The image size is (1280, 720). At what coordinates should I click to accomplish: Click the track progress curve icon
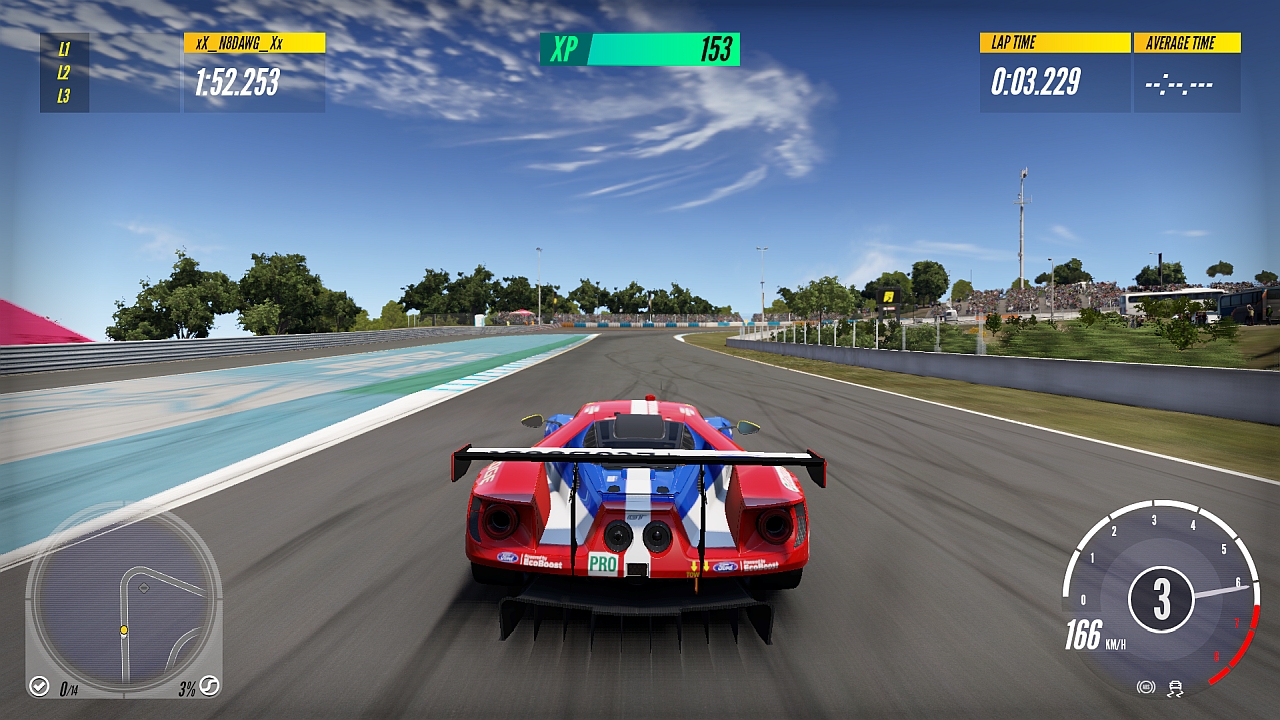[209, 686]
